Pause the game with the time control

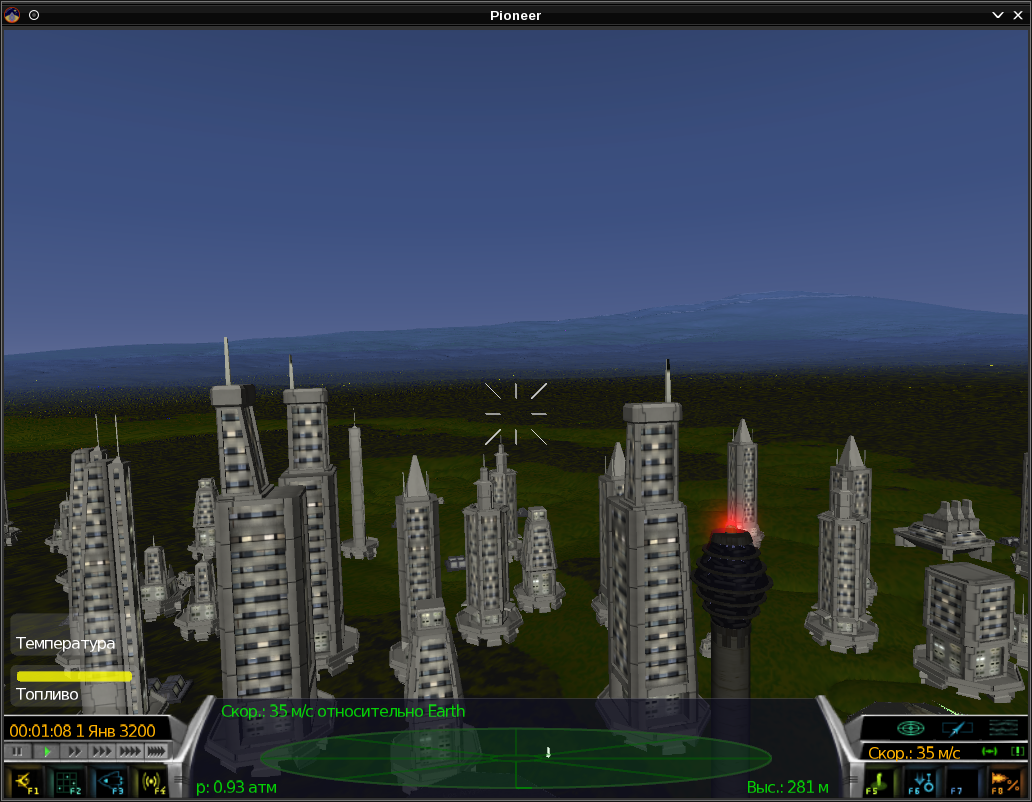(x=17, y=751)
